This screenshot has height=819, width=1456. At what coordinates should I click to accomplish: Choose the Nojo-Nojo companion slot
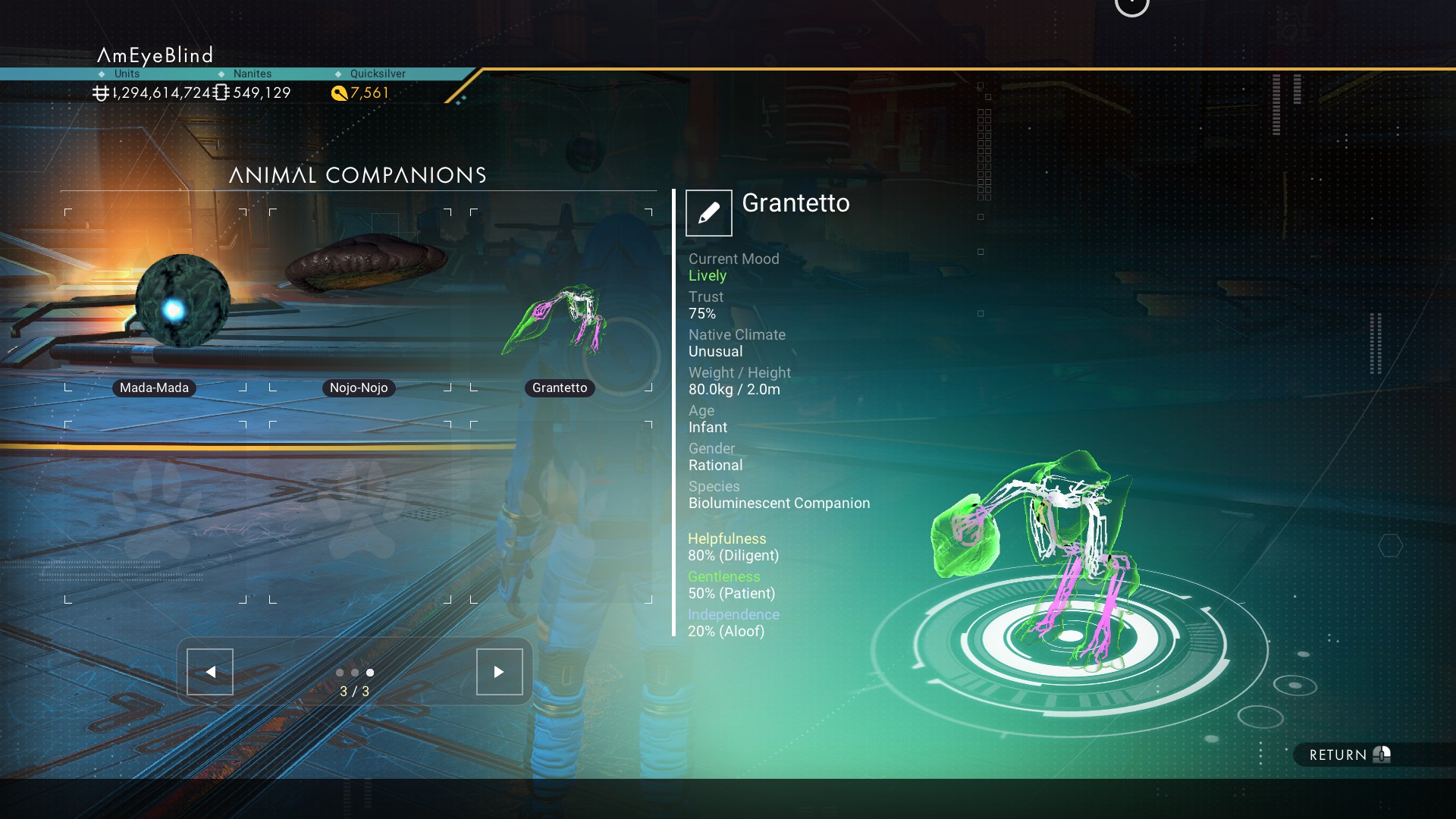359,300
